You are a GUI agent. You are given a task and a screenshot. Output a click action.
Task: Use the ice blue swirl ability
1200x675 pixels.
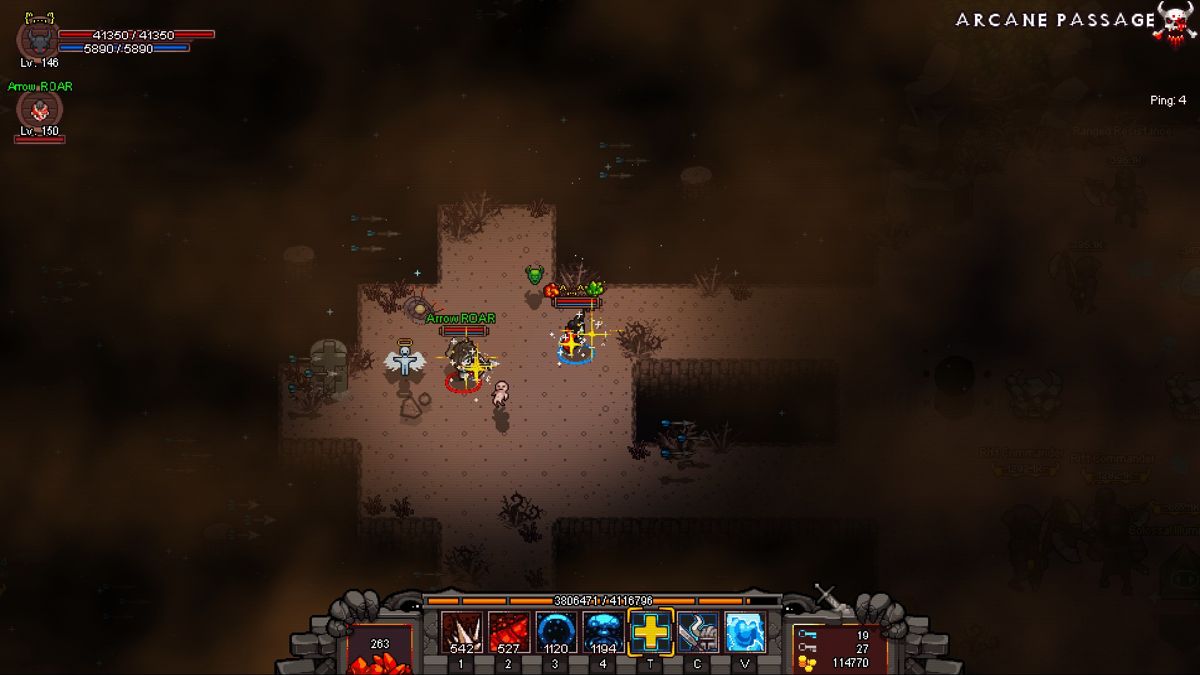745,632
